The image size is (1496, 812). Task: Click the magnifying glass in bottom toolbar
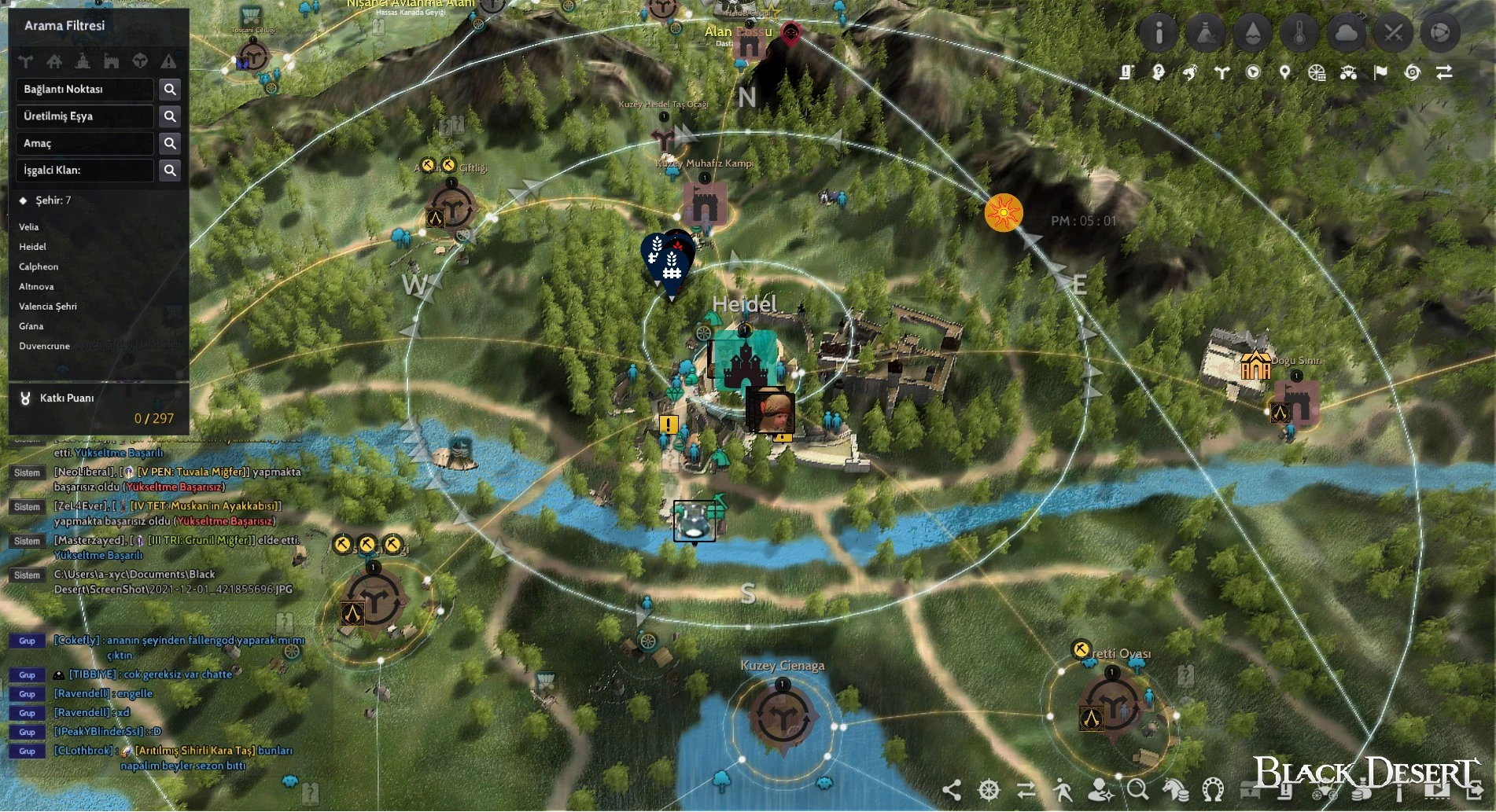(x=1137, y=789)
